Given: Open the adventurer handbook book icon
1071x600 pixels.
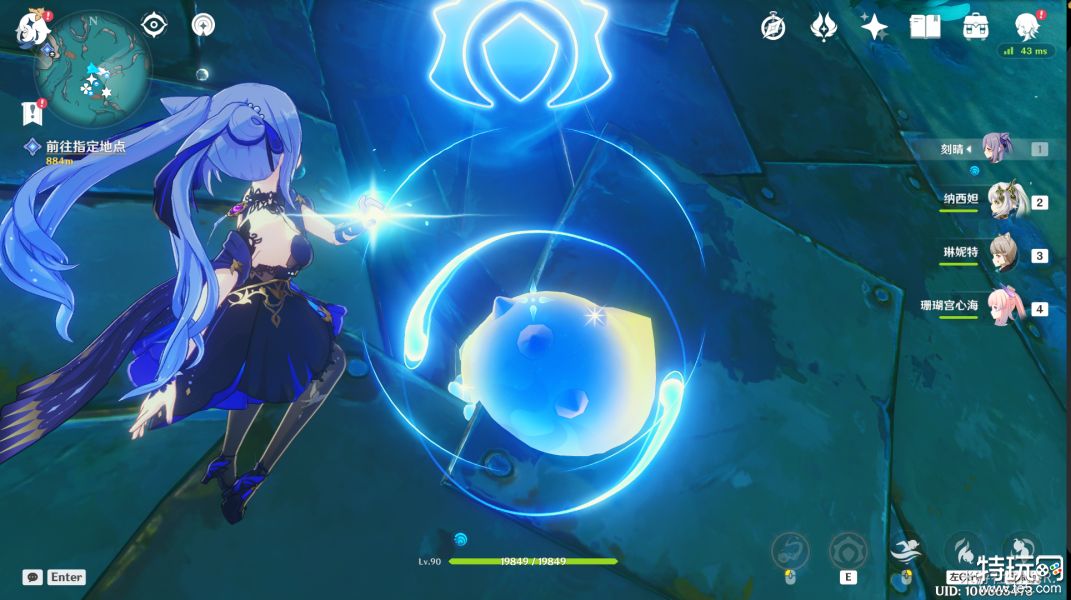Looking at the screenshot, I should click(x=925, y=27).
